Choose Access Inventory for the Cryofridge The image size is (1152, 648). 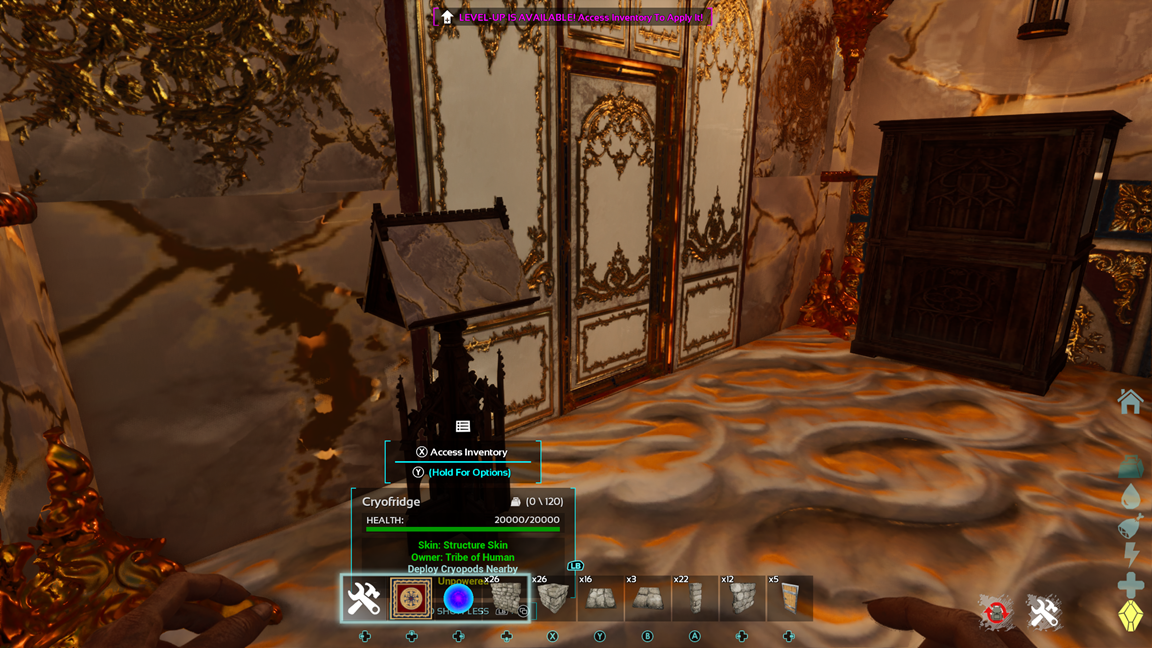tap(462, 452)
